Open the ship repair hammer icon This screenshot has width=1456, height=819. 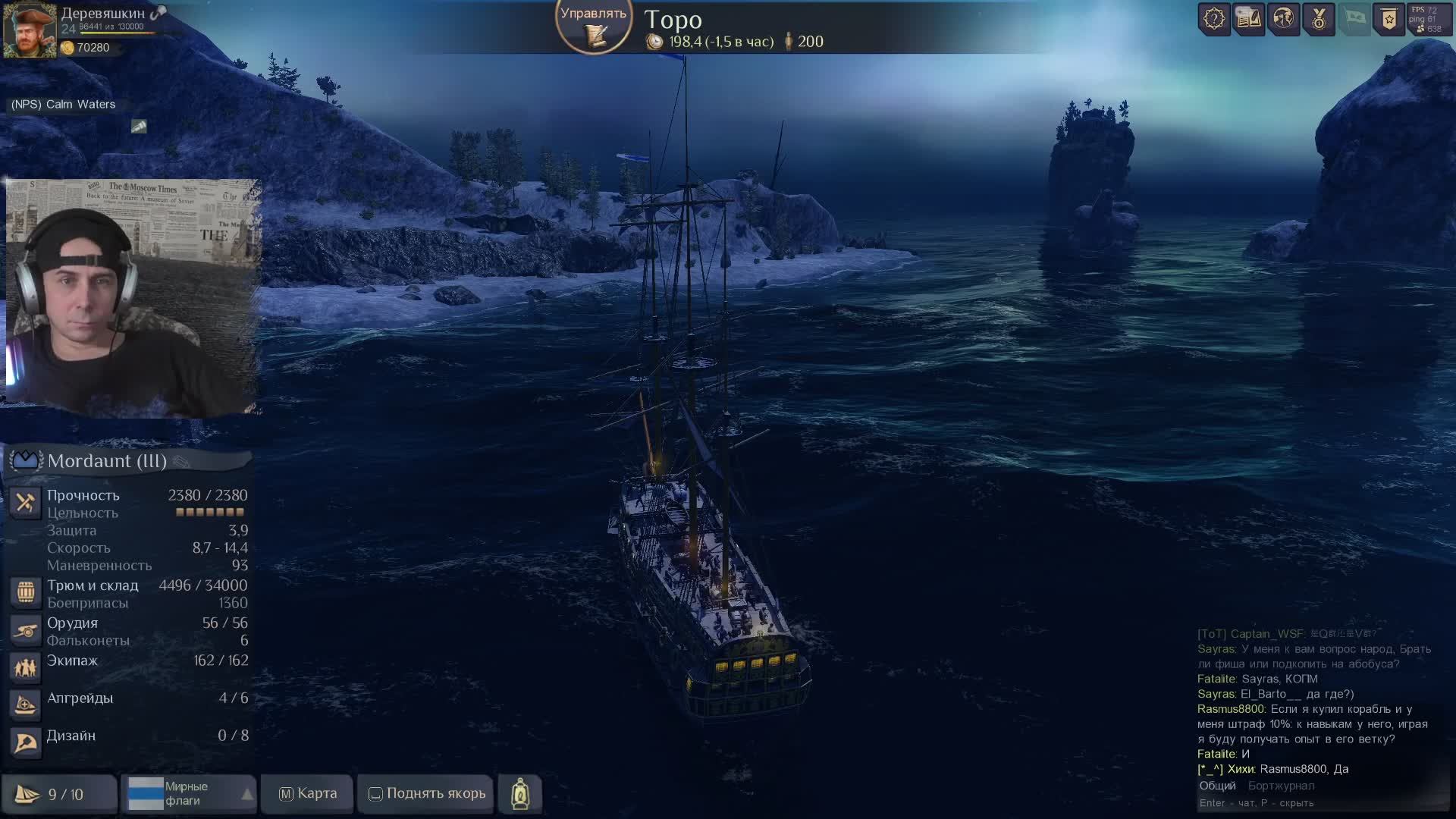(x=25, y=502)
